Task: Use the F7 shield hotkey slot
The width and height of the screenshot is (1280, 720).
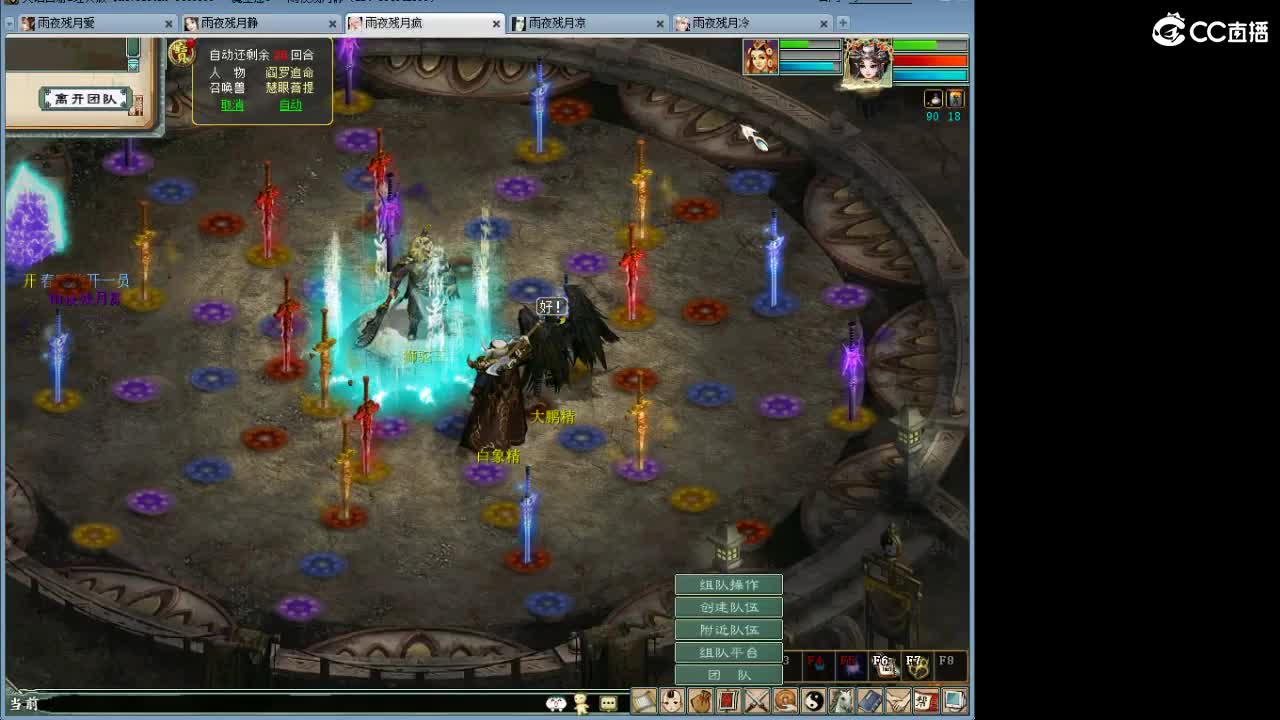Action: click(918, 665)
